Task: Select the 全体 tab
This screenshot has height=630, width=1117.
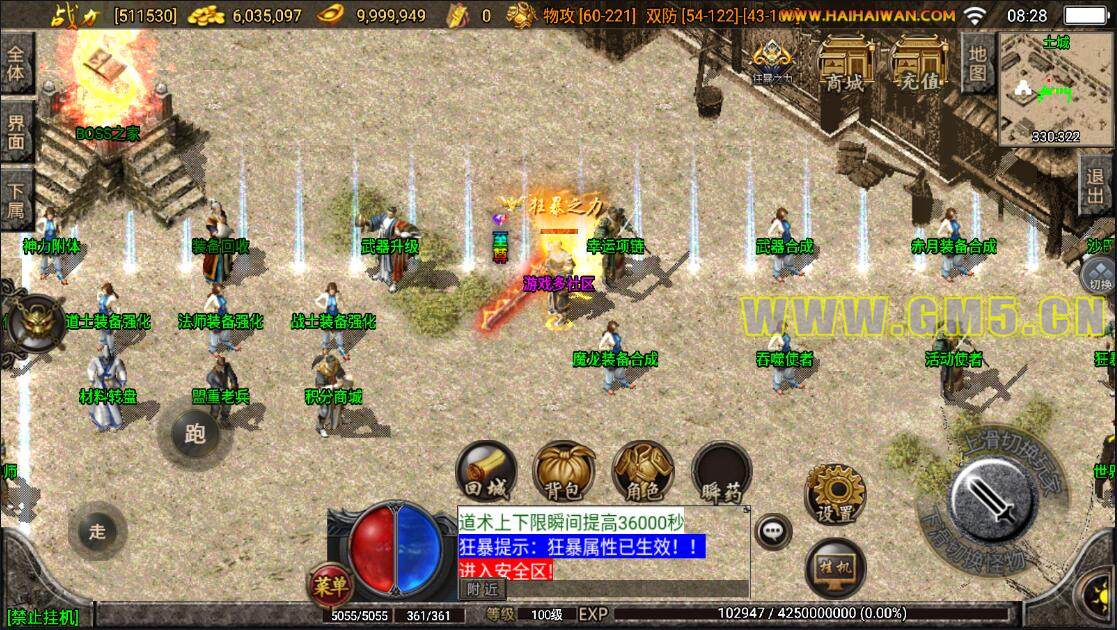Action: click(x=16, y=62)
